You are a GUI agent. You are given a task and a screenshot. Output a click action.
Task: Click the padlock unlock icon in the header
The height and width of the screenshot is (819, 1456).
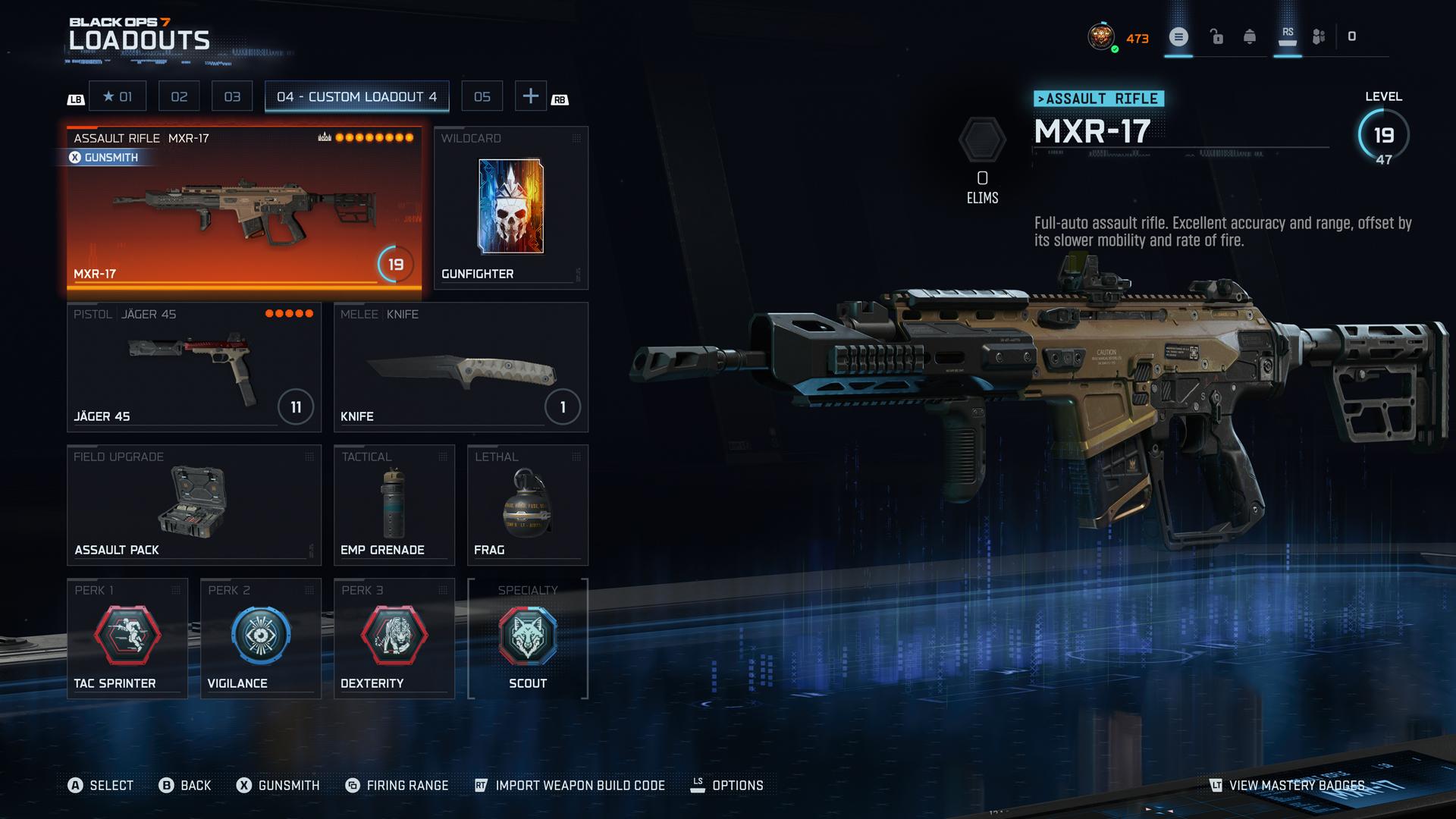1217,36
